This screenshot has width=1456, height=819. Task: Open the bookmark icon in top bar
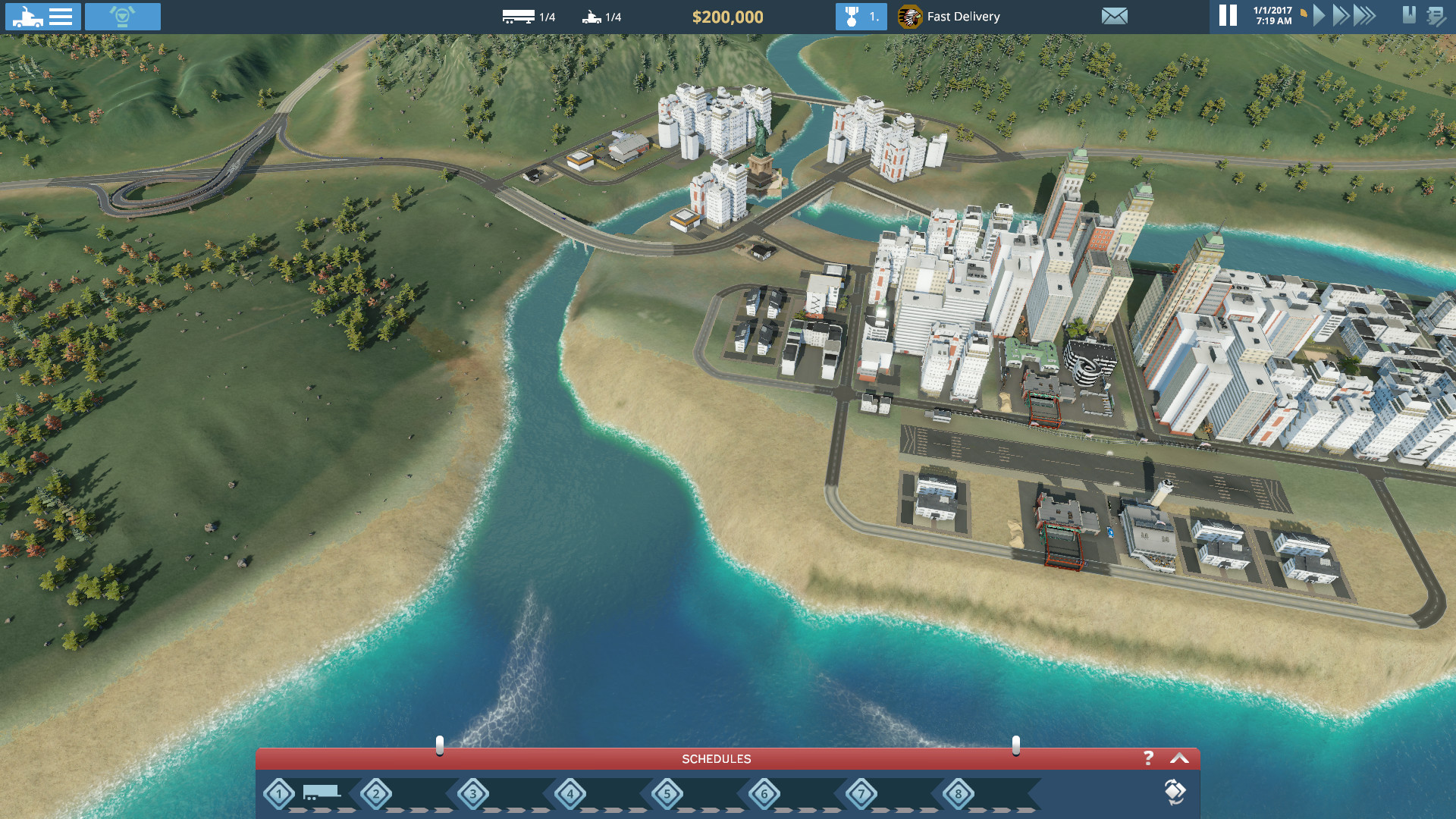[x=1409, y=15]
